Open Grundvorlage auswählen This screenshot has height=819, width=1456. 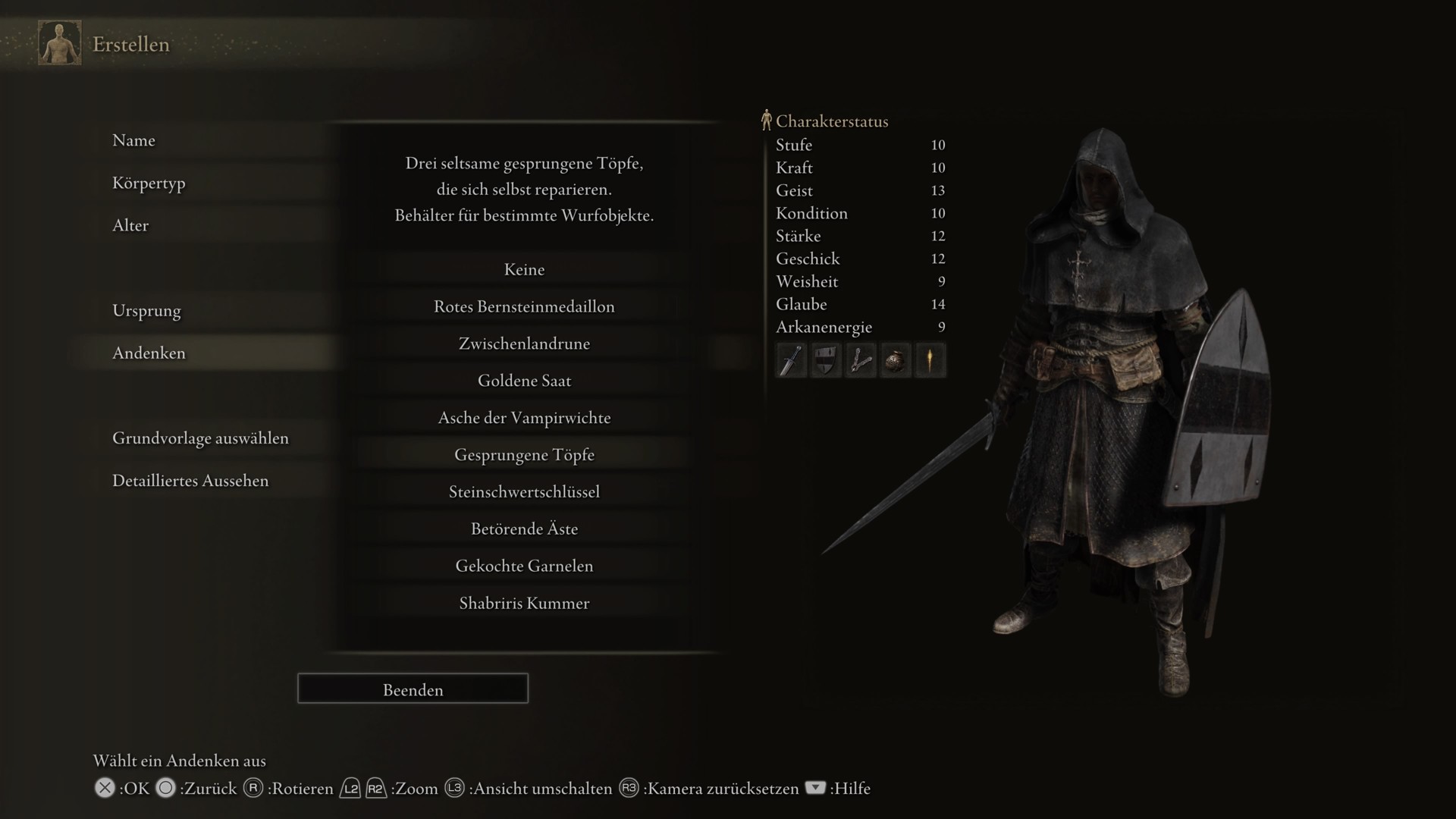pyautogui.click(x=200, y=438)
